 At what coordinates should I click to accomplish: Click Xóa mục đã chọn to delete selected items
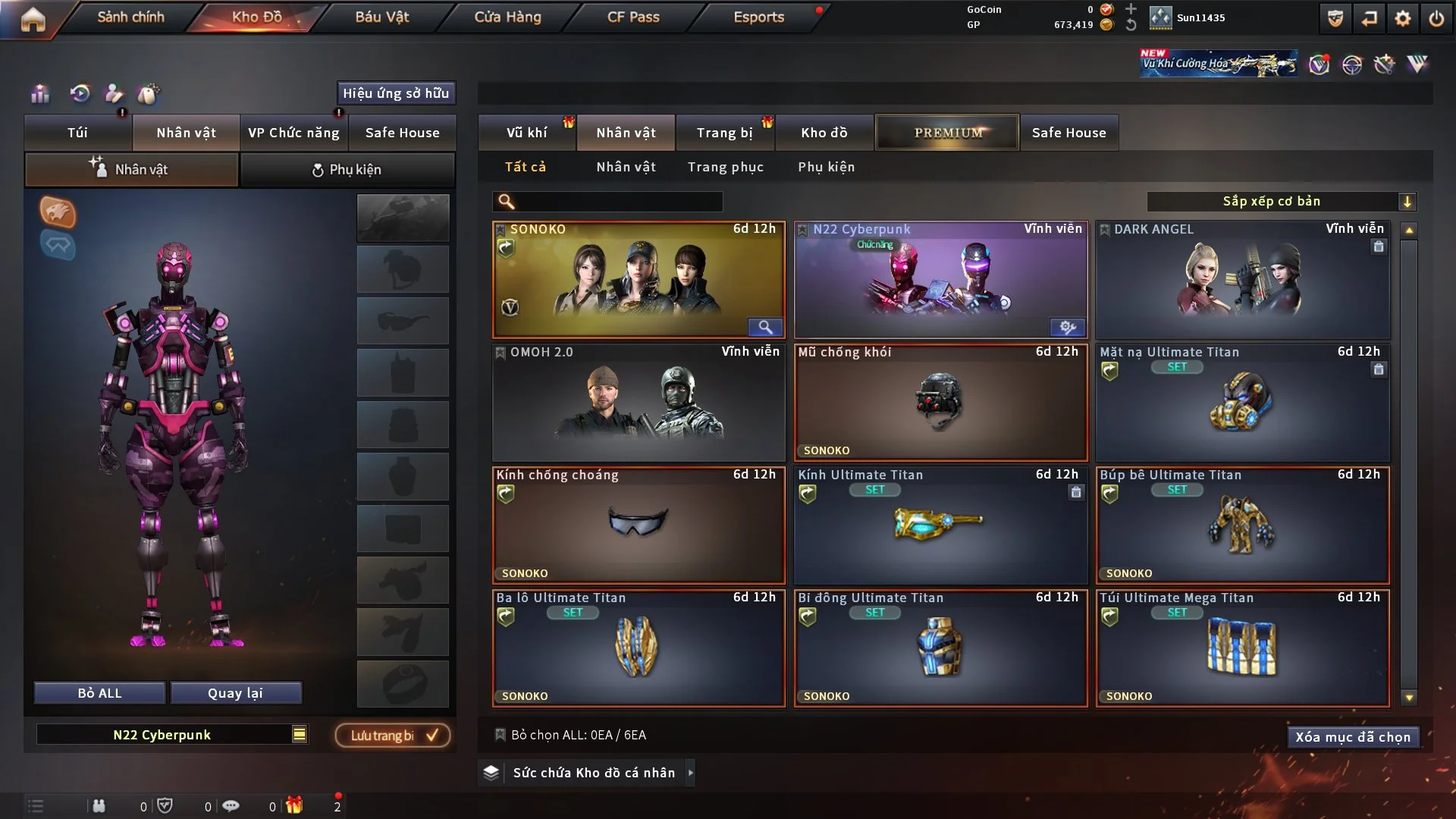[x=1353, y=736]
